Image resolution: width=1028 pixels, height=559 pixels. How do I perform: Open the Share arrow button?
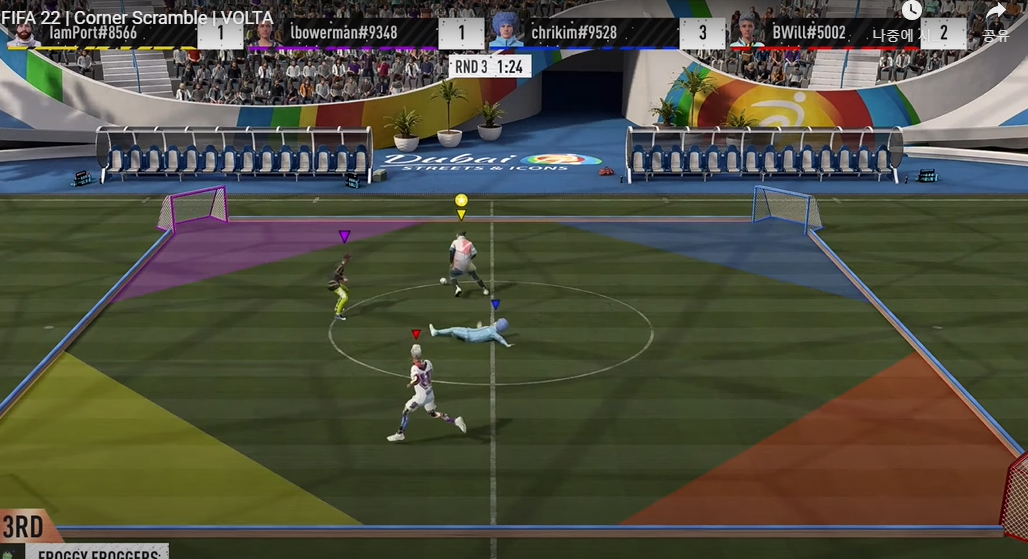[995, 13]
